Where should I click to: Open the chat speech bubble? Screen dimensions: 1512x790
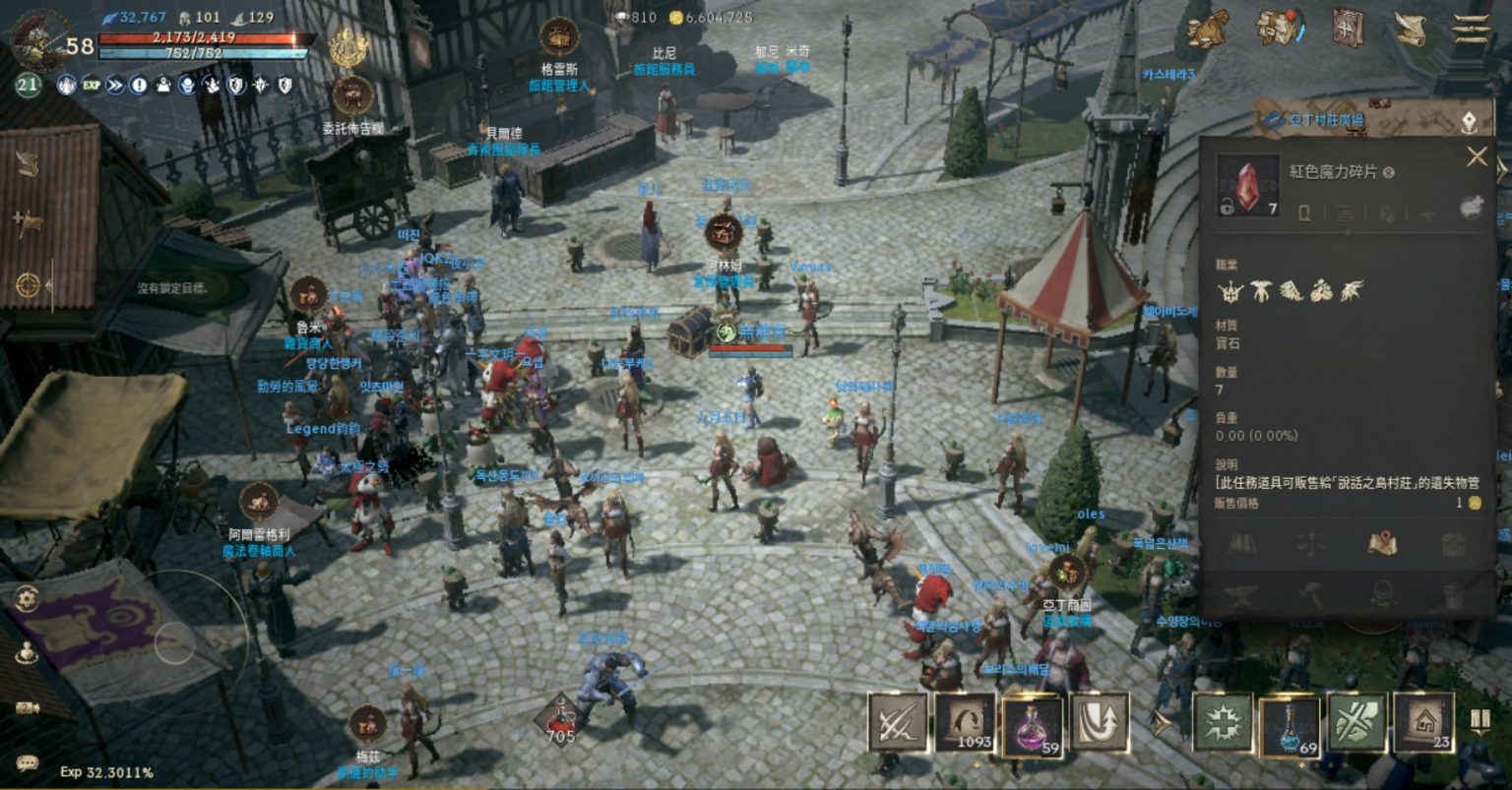point(27,762)
